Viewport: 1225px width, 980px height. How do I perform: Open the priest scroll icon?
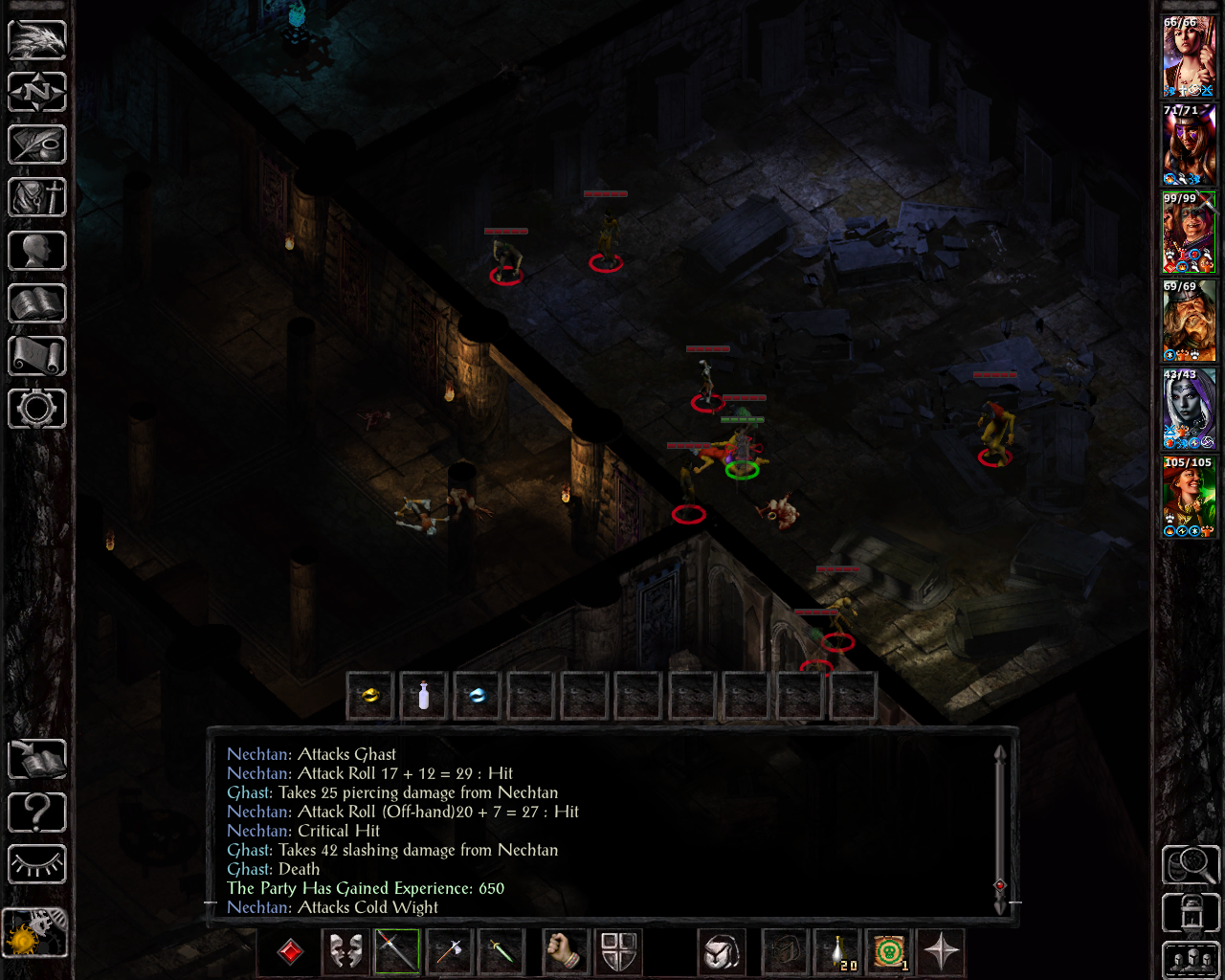pyautogui.click(x=37, y=356)
